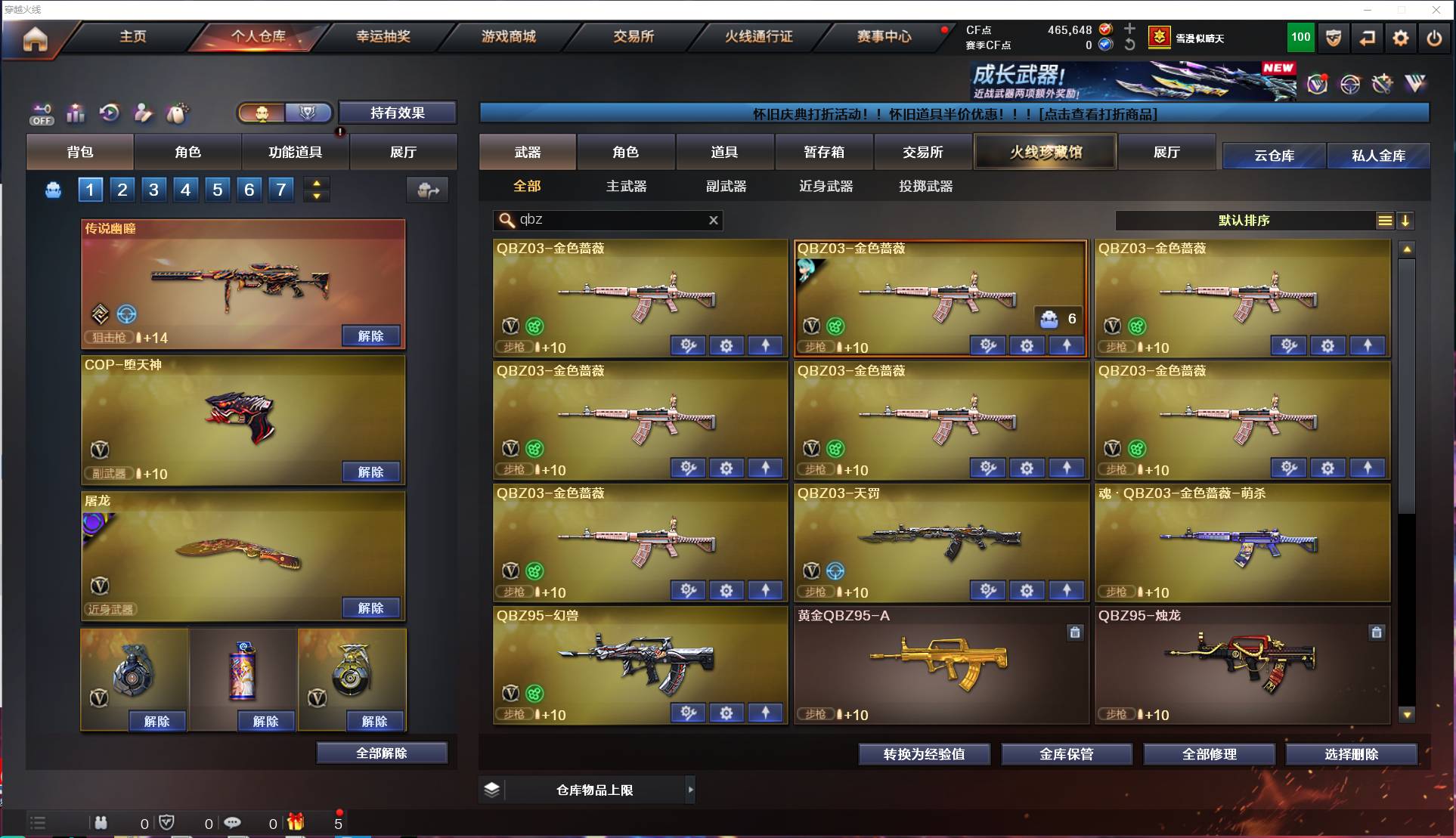Select the character hand icon in top toolbar
The height and width of the screenshot is (838, 1456).
point(143,113)
